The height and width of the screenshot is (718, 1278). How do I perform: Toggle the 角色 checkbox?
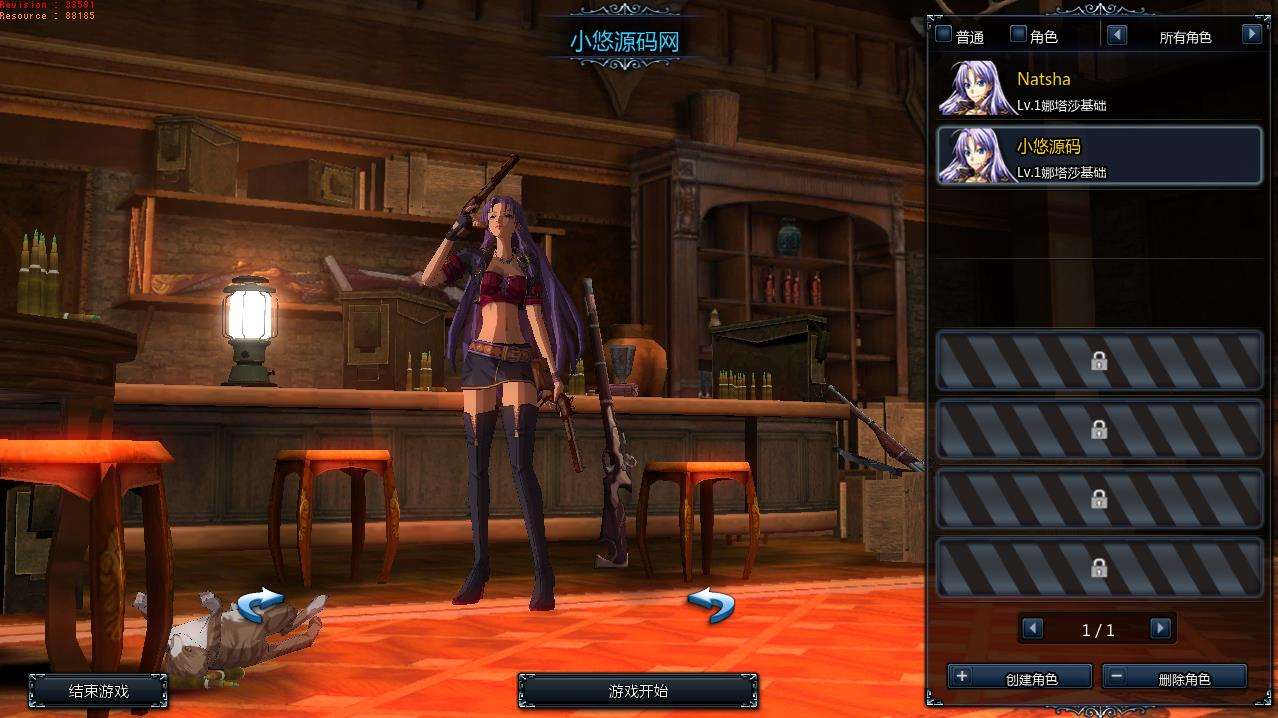coord(1018,35)
